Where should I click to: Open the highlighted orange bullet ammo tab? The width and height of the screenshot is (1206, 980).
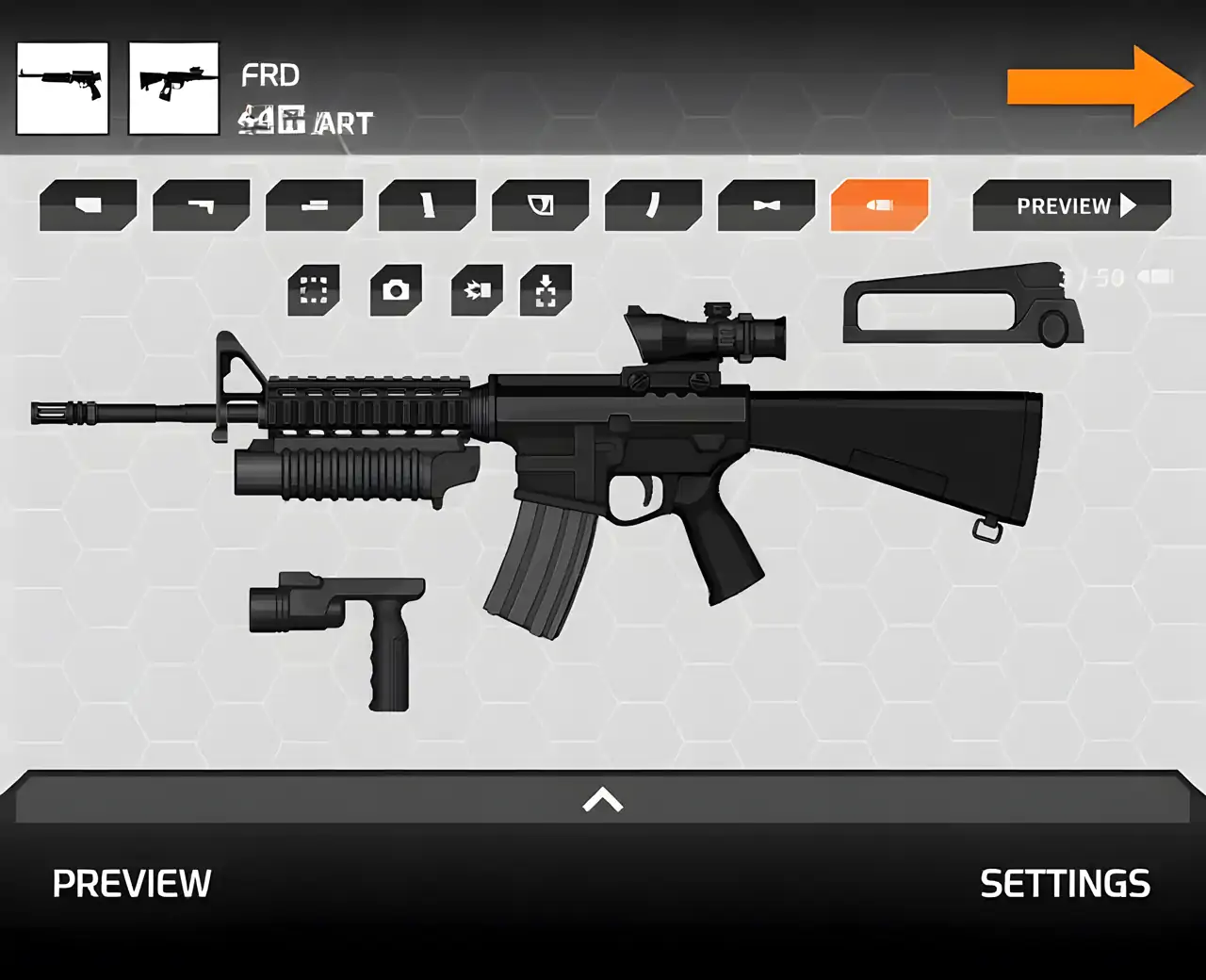pyautogui.click(x=879, y=204)
